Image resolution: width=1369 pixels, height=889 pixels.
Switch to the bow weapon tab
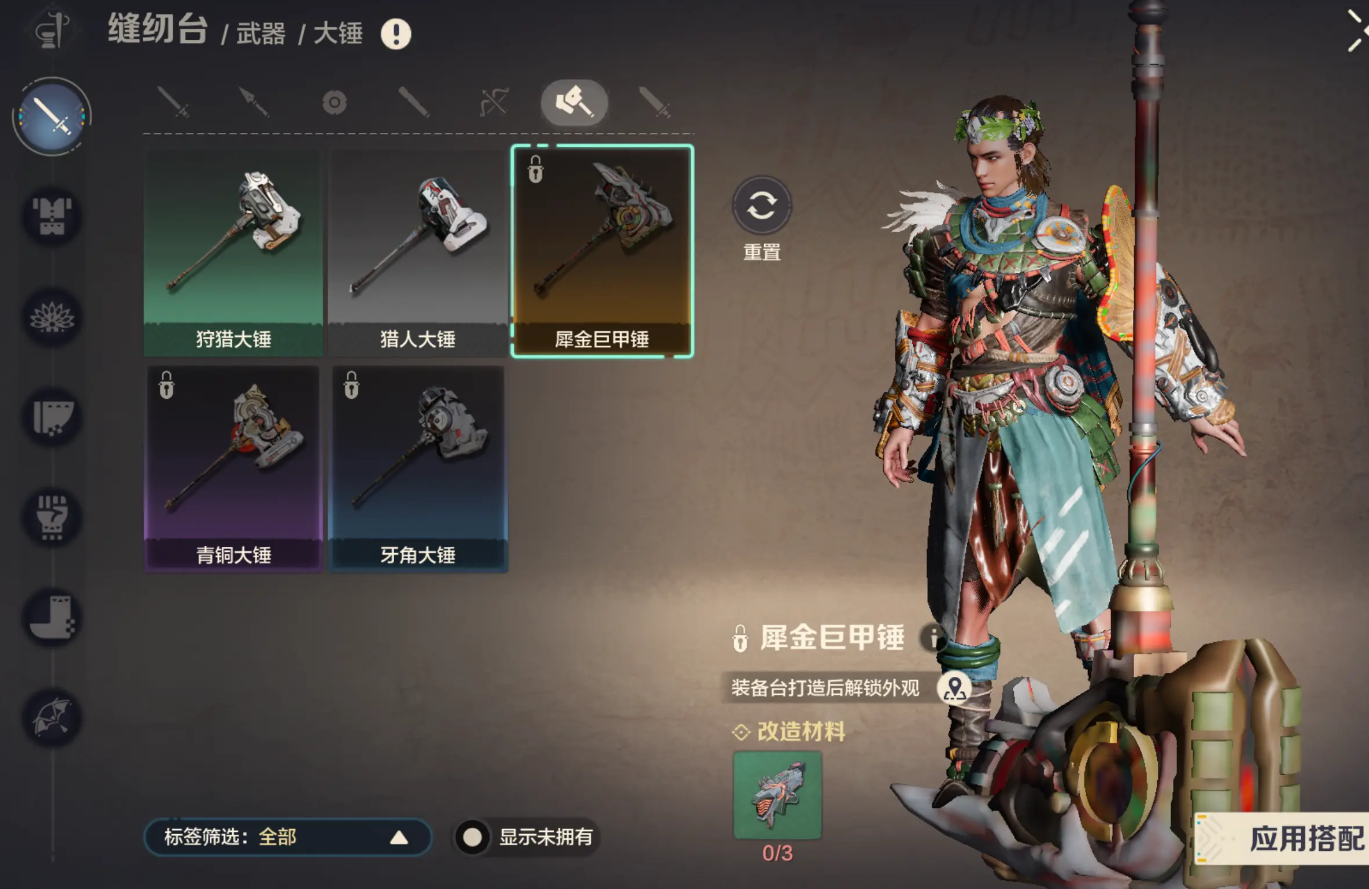coord(494,102)
